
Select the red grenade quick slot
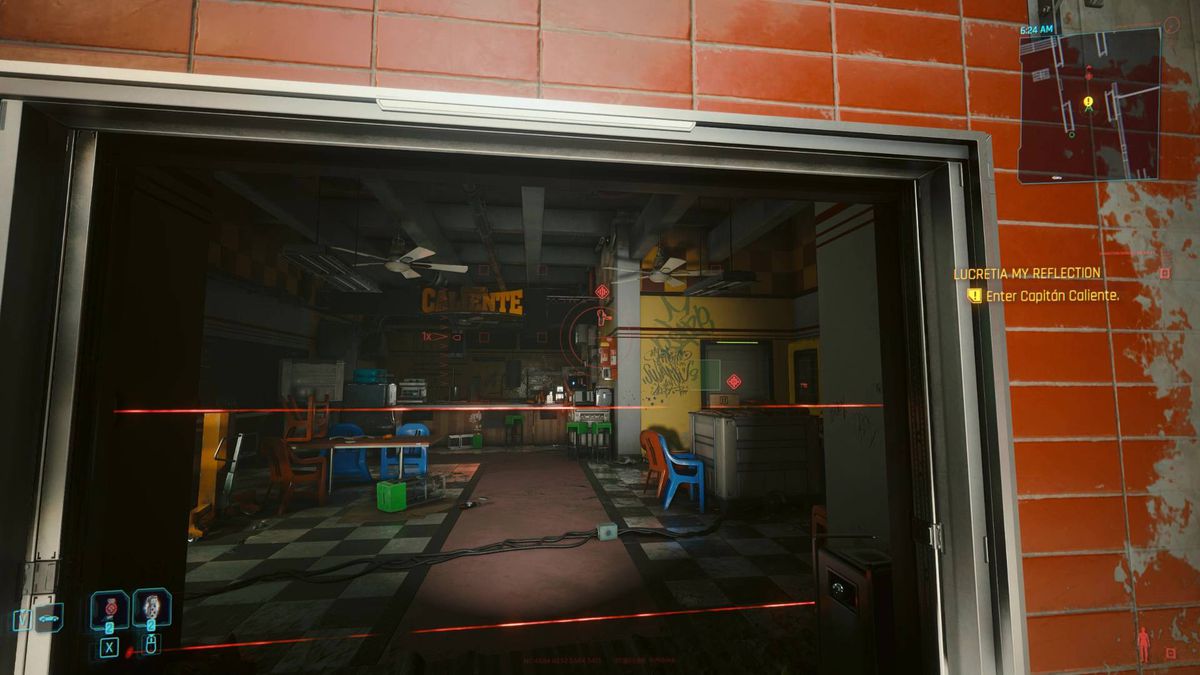(109, 608)
